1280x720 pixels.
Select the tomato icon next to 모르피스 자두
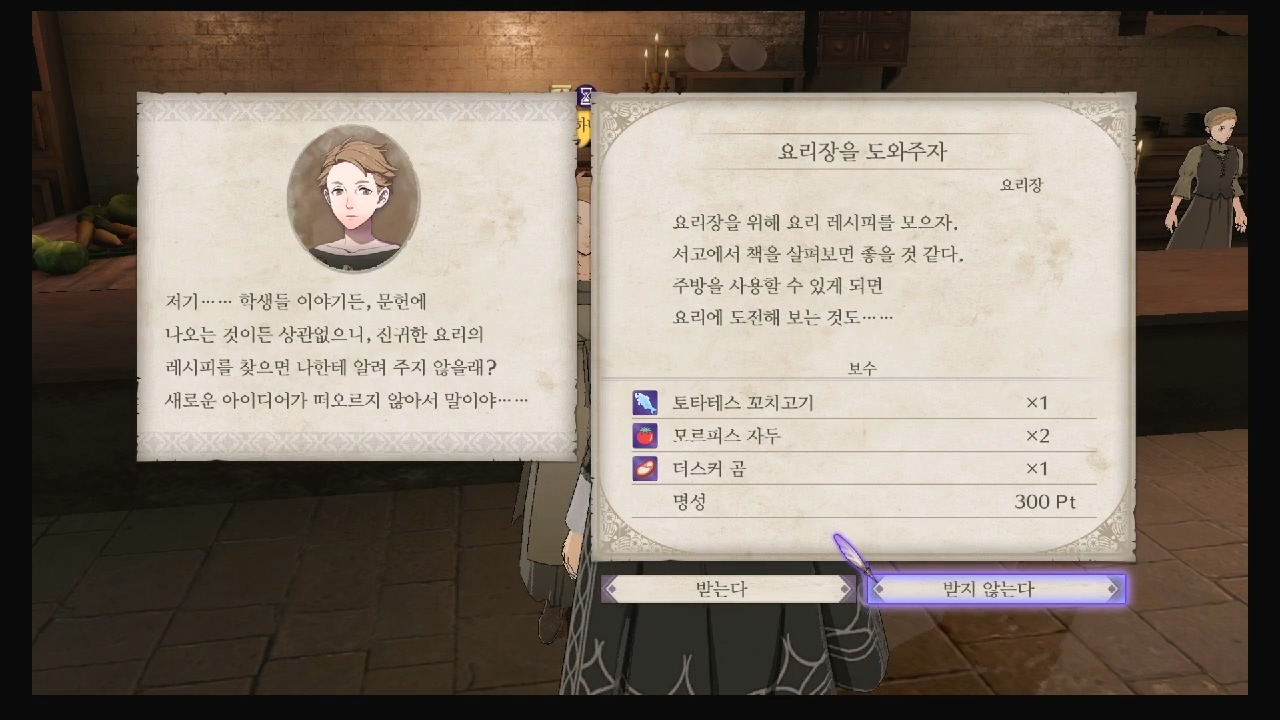click(643, 435)
